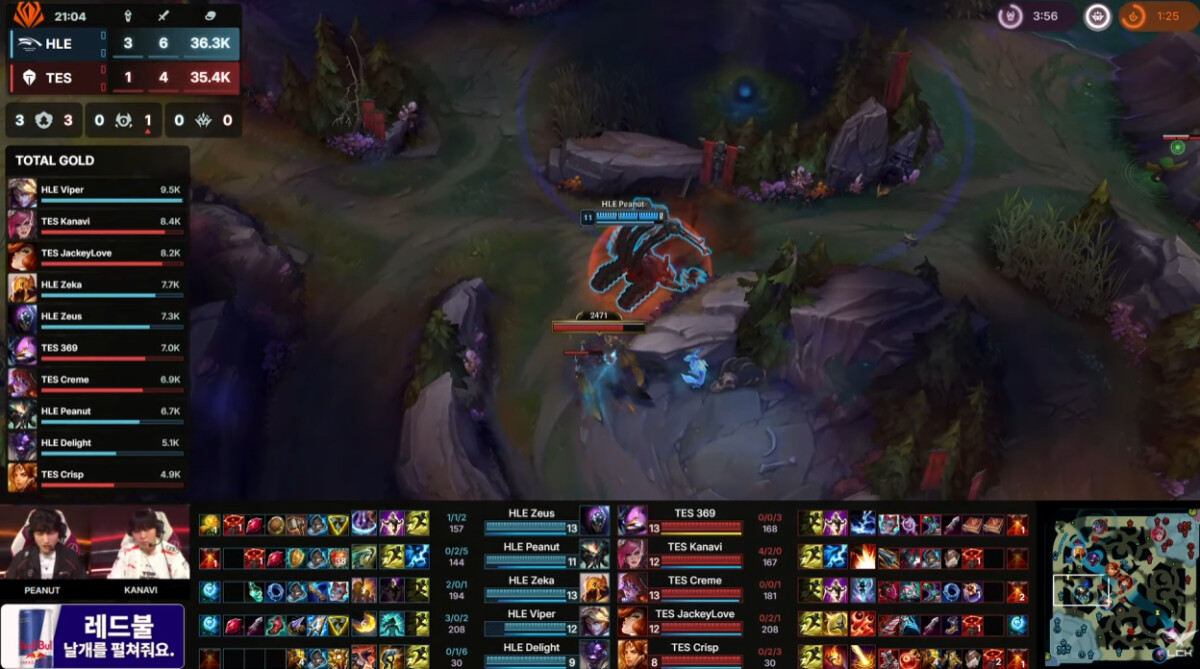Select the TES team row in top scoreboard

[125, 77]
